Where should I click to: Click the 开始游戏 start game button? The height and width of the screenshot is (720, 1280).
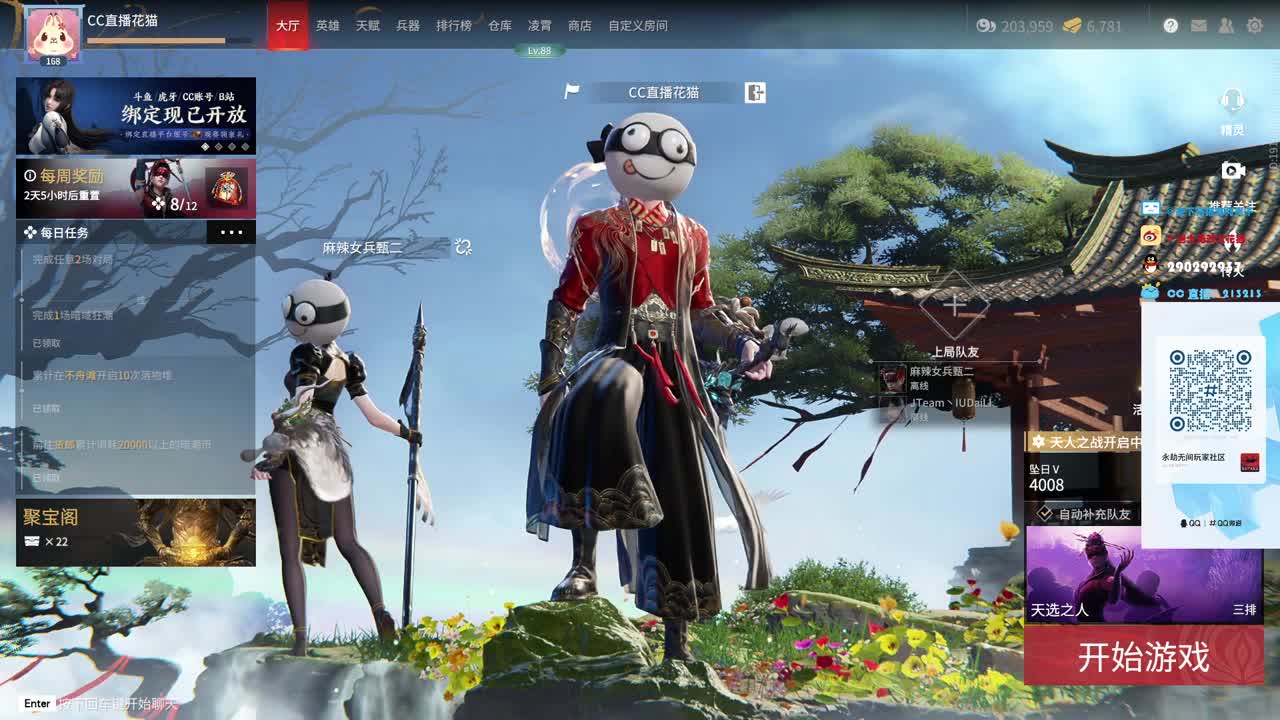pyautogui.click(x=1143, y=657)
